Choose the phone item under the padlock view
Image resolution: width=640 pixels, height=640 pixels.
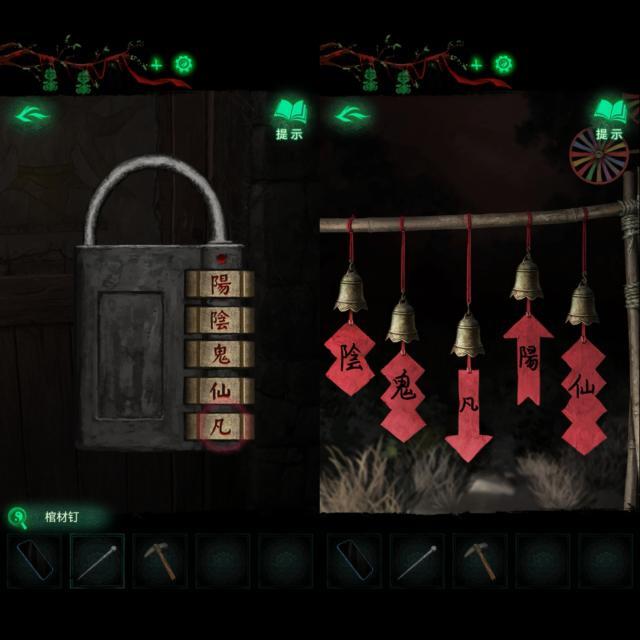(34, 561)
